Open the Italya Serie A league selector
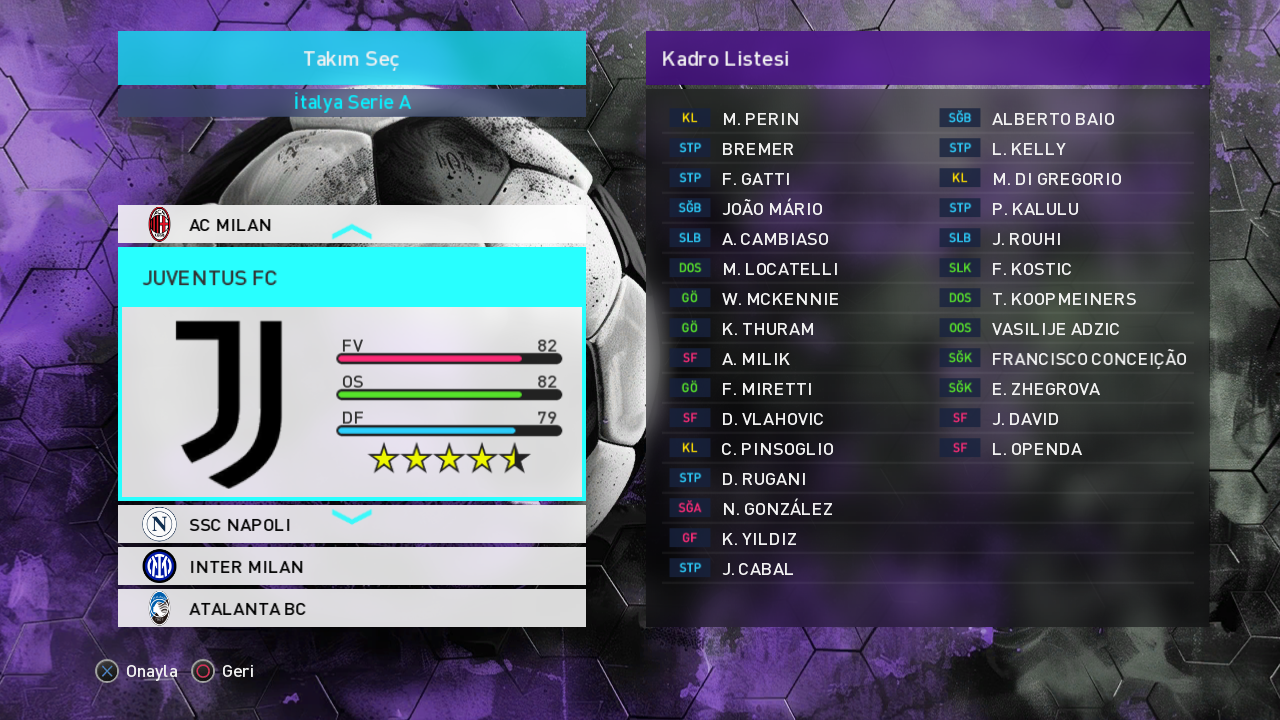 point(352,103)
